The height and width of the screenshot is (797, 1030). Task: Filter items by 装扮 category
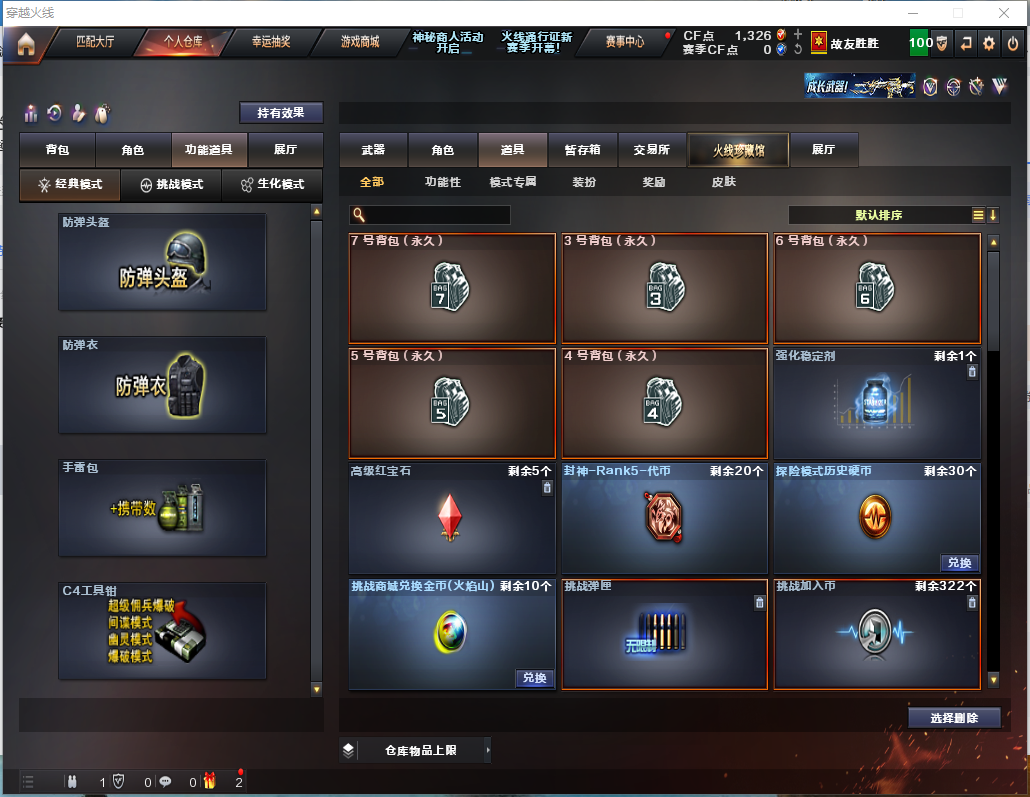coord(584,182)
